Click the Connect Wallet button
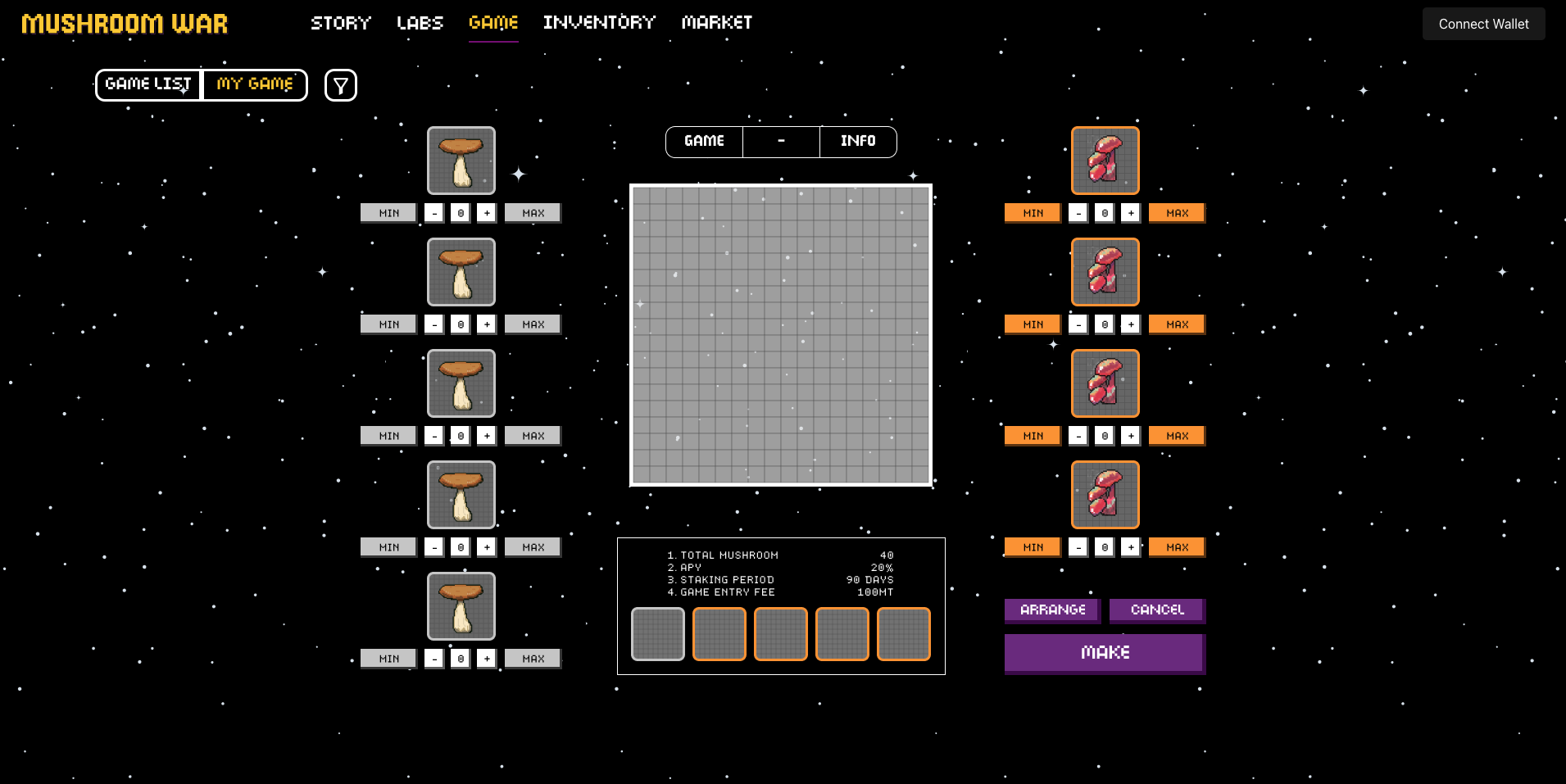Viewport: 1566px width, 784px height. 1483,24
